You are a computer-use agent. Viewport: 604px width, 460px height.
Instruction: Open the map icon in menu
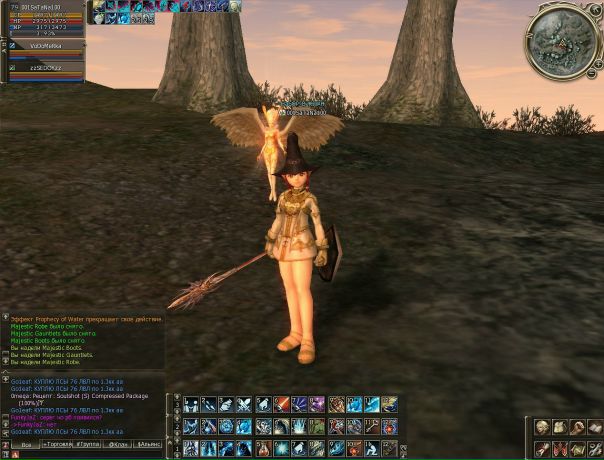tap(577, 449)
